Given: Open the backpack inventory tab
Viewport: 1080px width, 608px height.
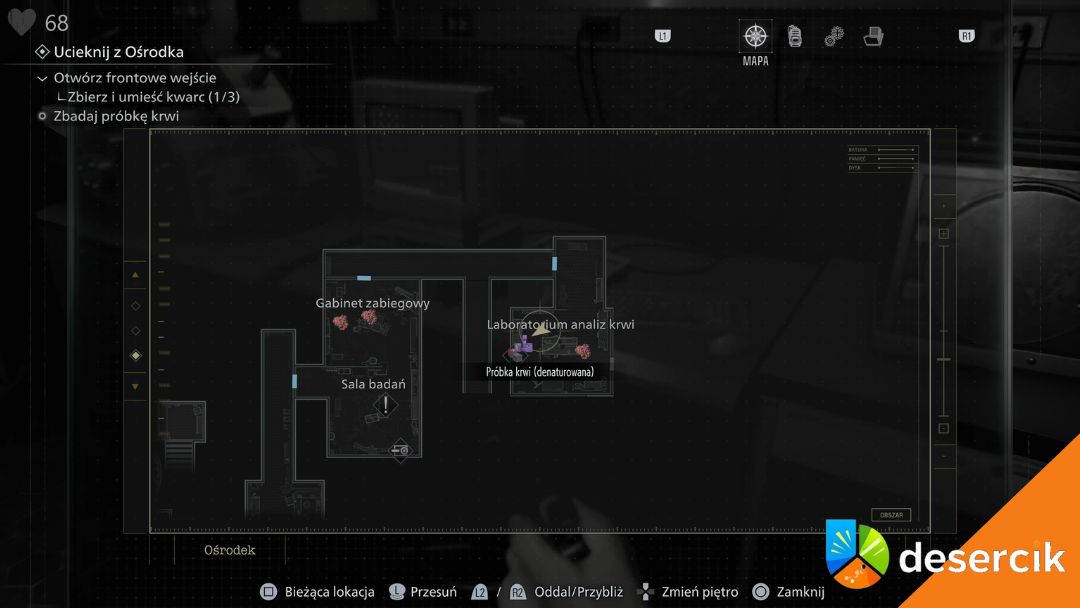Looking at the screenshot, I should [x=795, y=37].
